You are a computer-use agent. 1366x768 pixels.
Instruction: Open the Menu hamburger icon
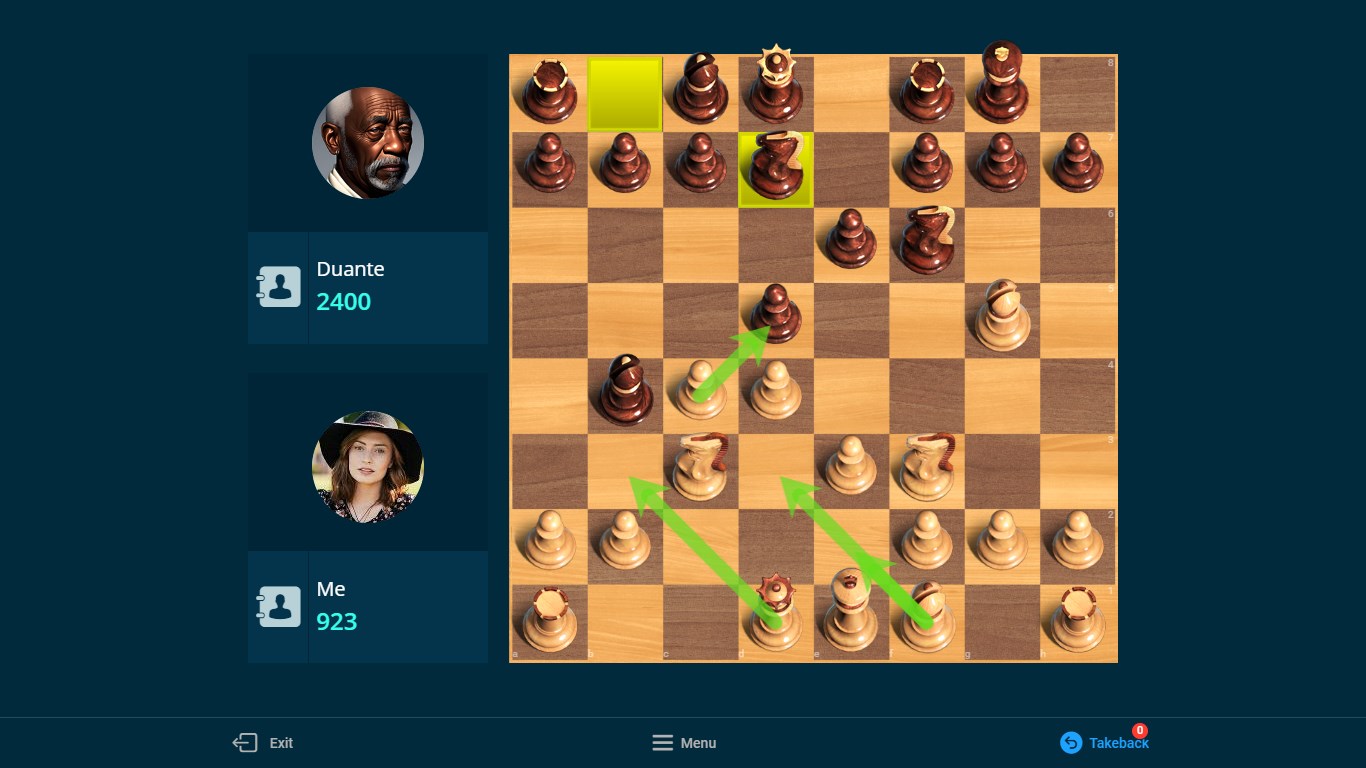[663, 743]
